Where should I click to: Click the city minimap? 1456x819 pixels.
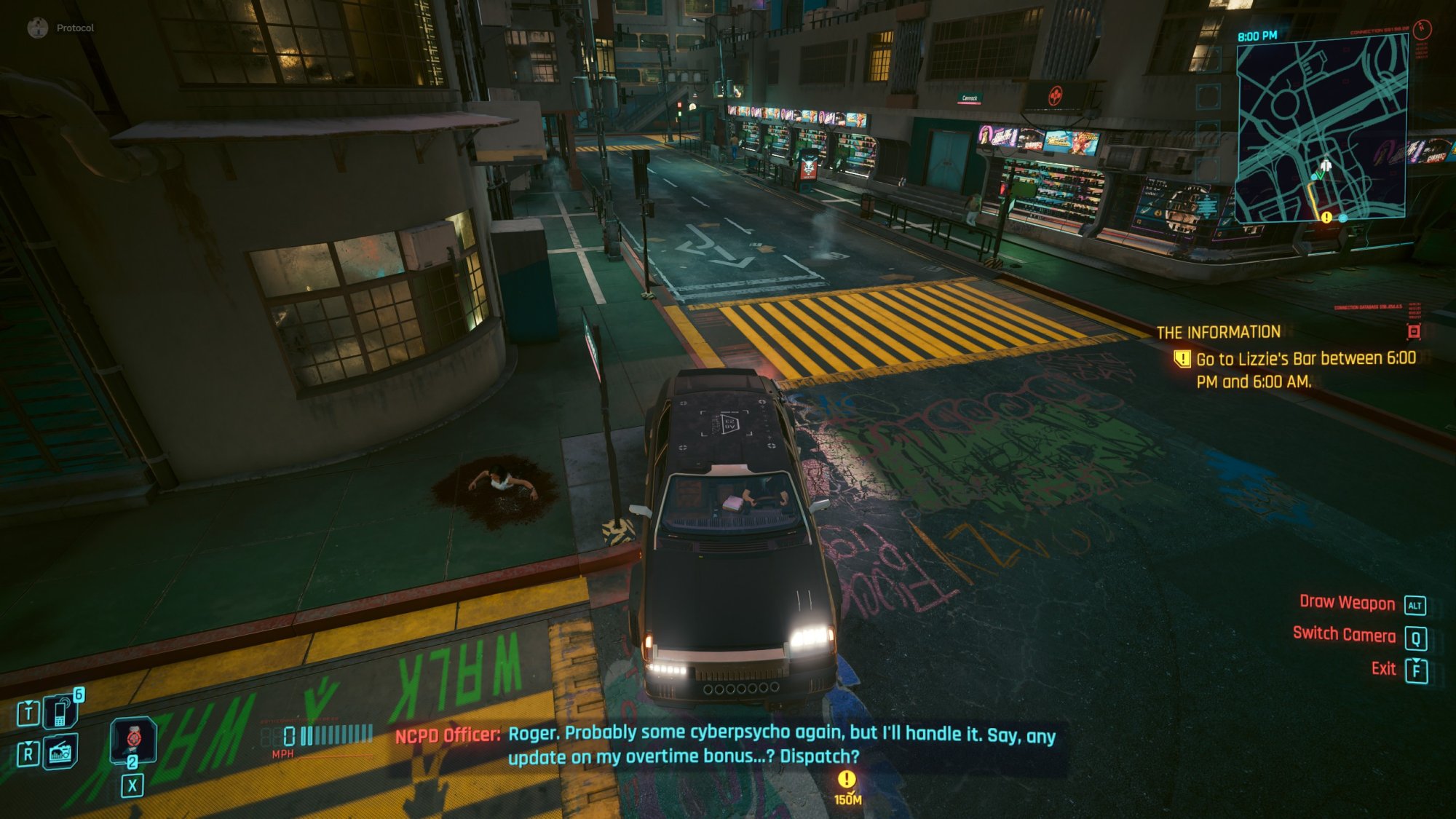pos(1321,127)
